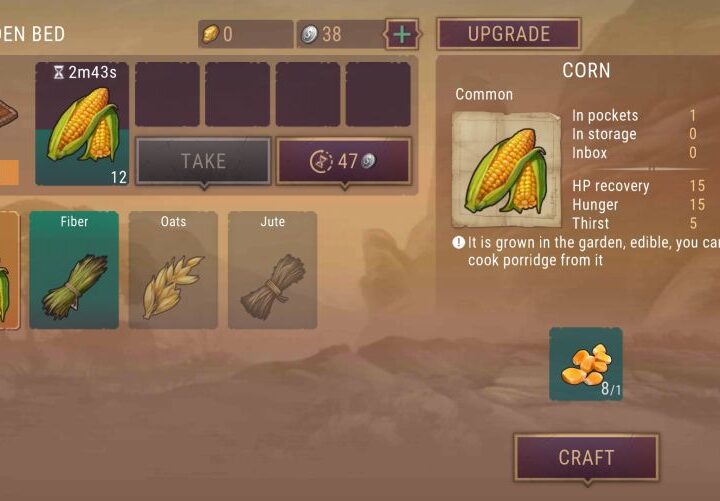Choose the Fiber seed card
The width and height of the screenshot is (720, 501).
(74, 269)
